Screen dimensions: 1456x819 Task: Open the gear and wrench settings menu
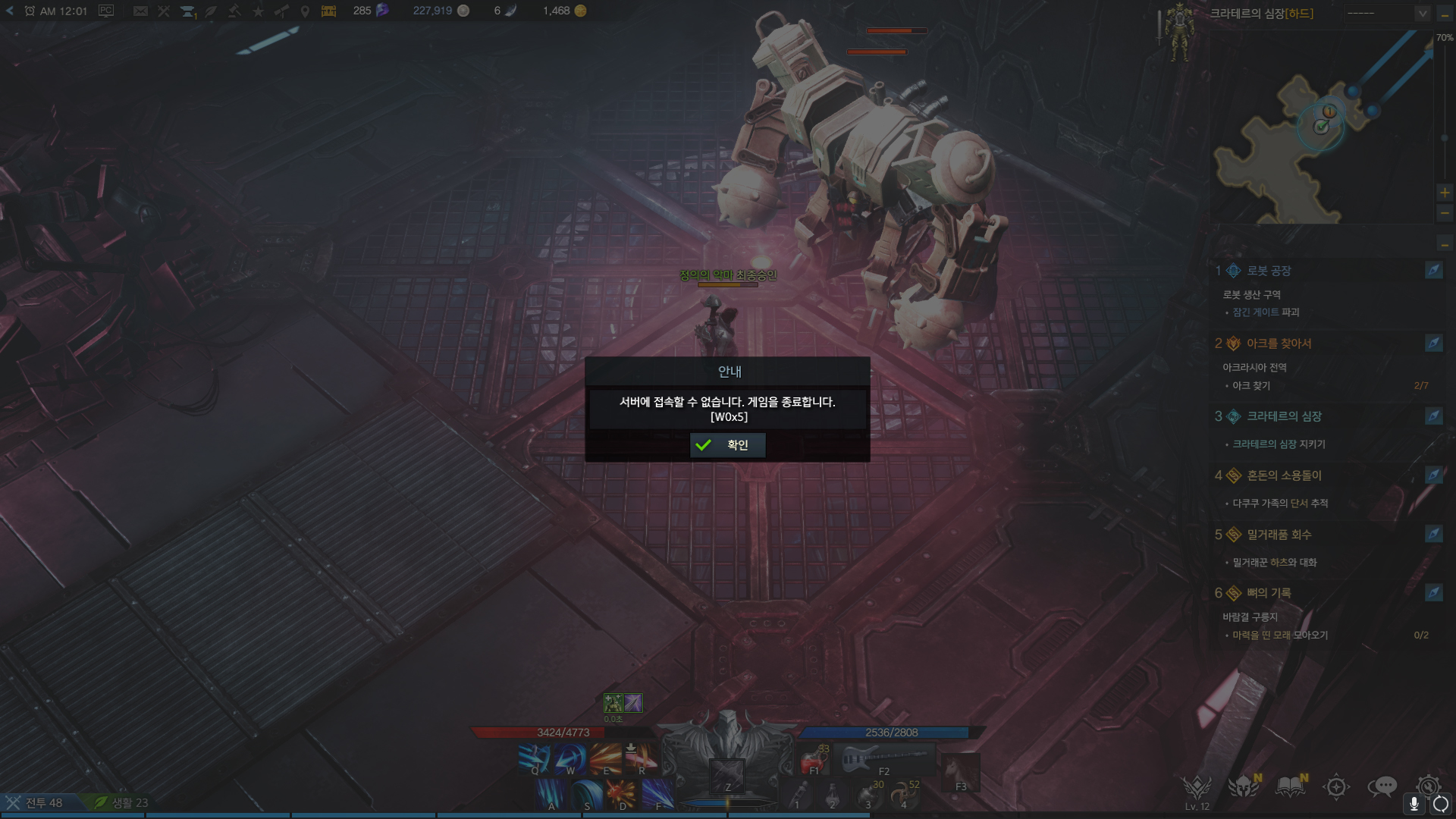(1428, 785)
